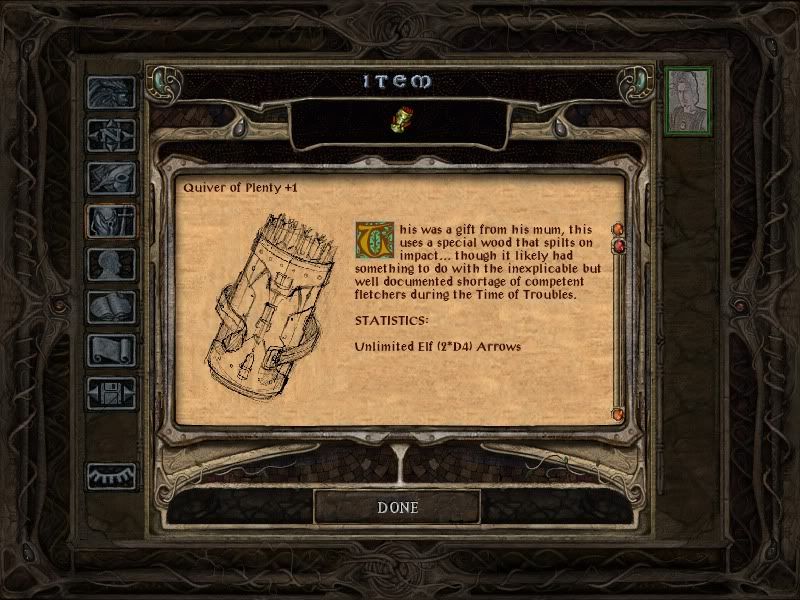Click the DONE button
The width and height of the screenshot is (800, 600).
pyautogui.click(x=397, y=507)
